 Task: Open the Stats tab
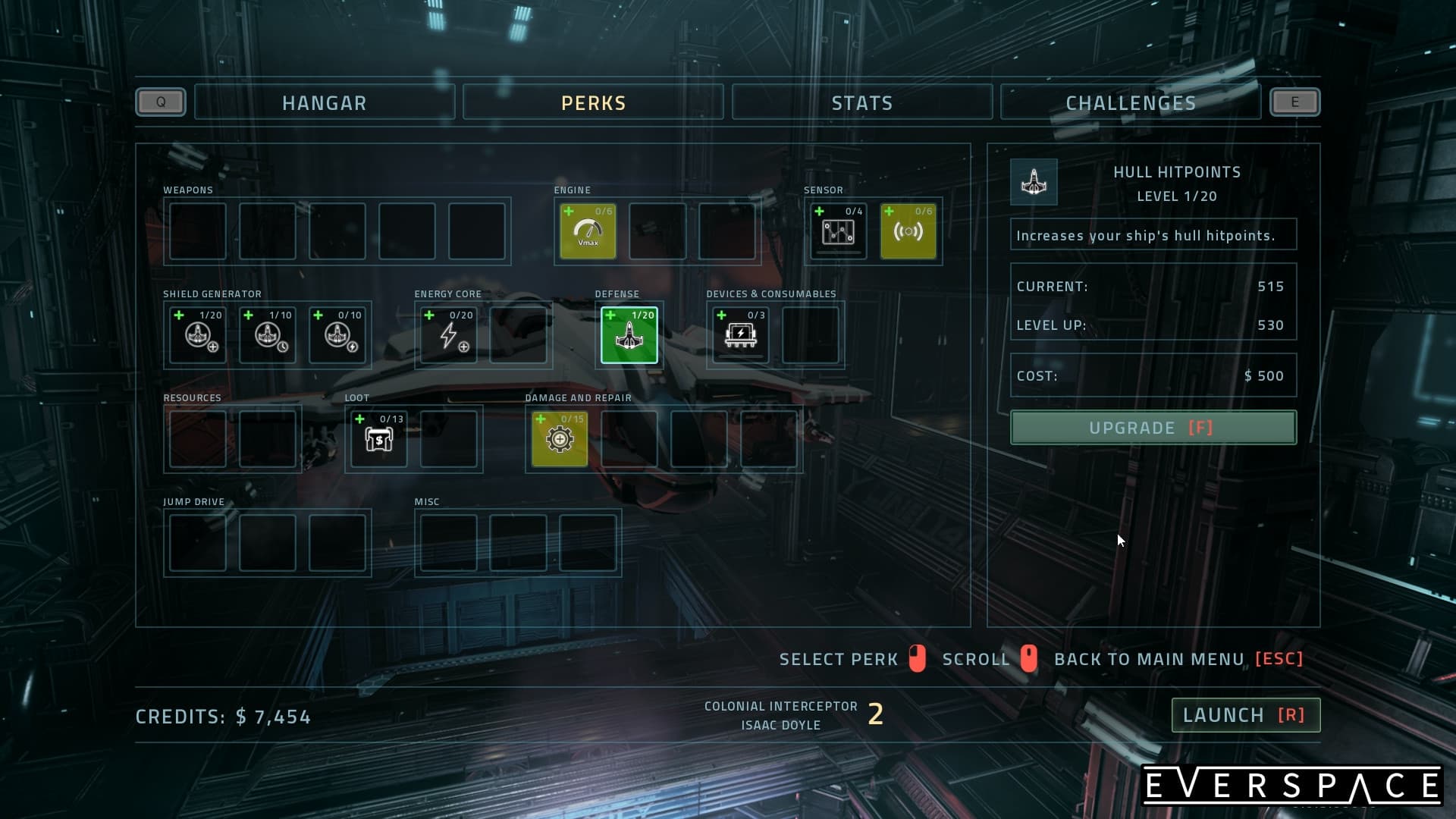coord(862,102)
